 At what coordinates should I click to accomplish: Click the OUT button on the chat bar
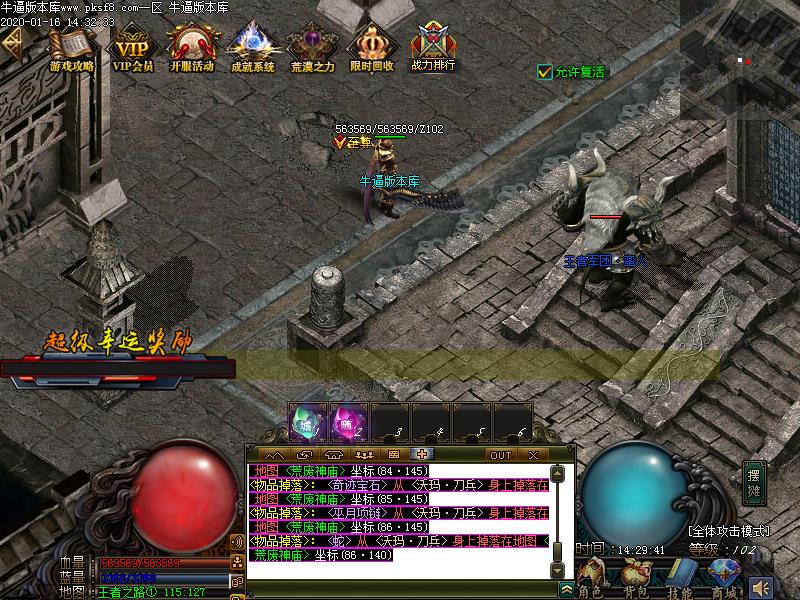pos(500,455)
